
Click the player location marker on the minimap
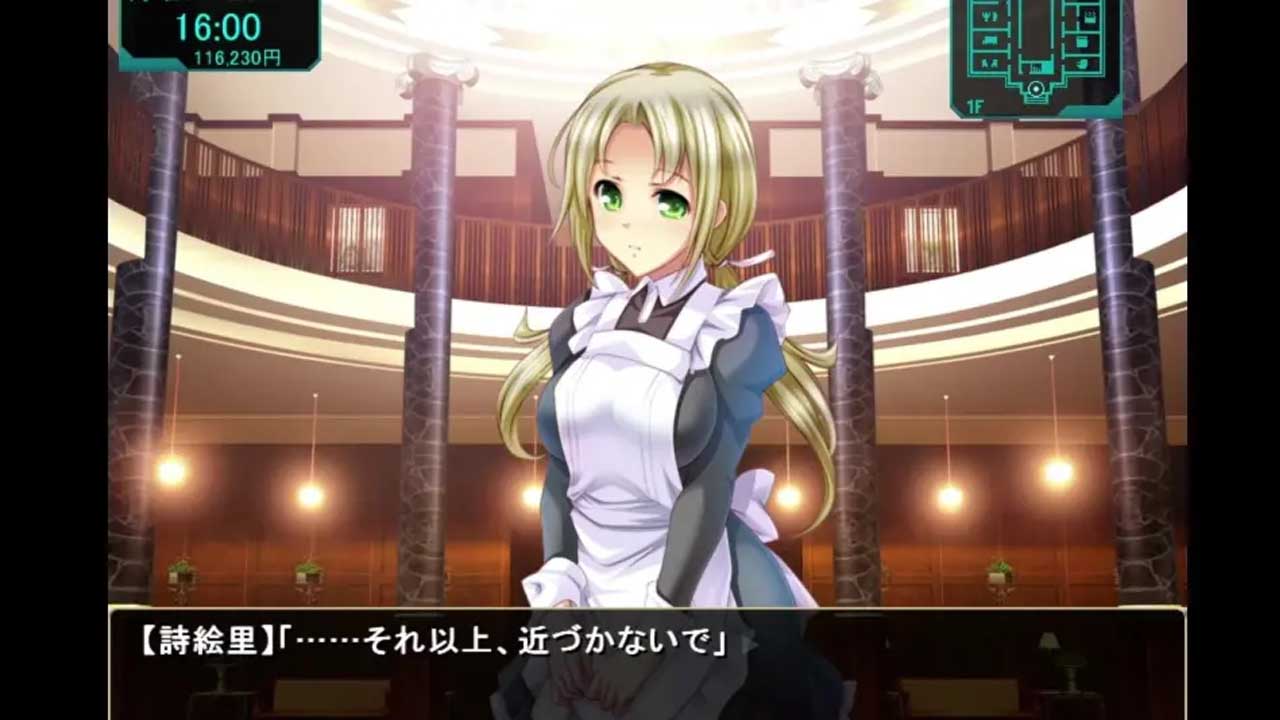click(1036, 88)
